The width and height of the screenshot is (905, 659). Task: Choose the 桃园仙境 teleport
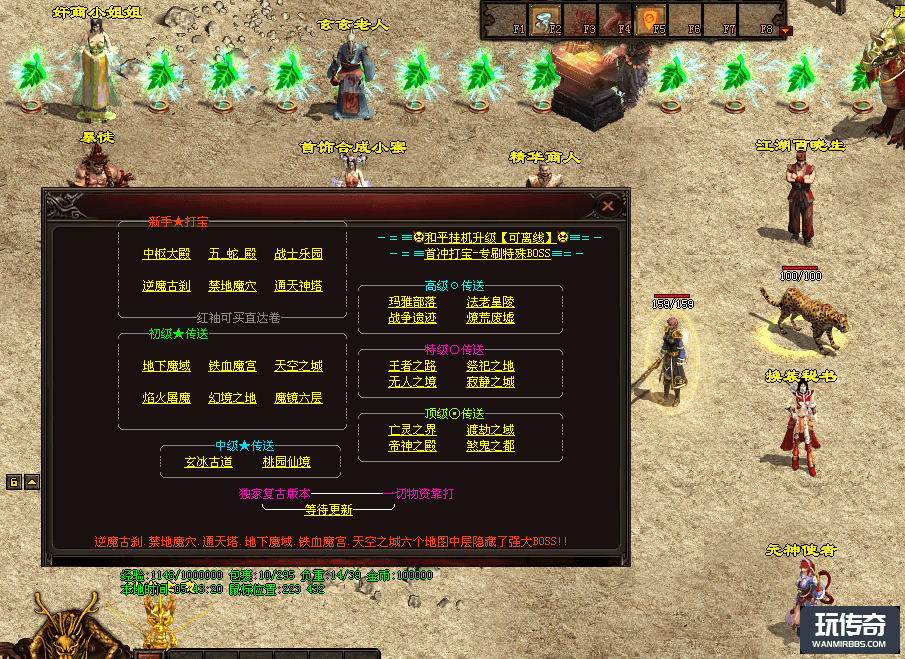(x=286, y=462)
